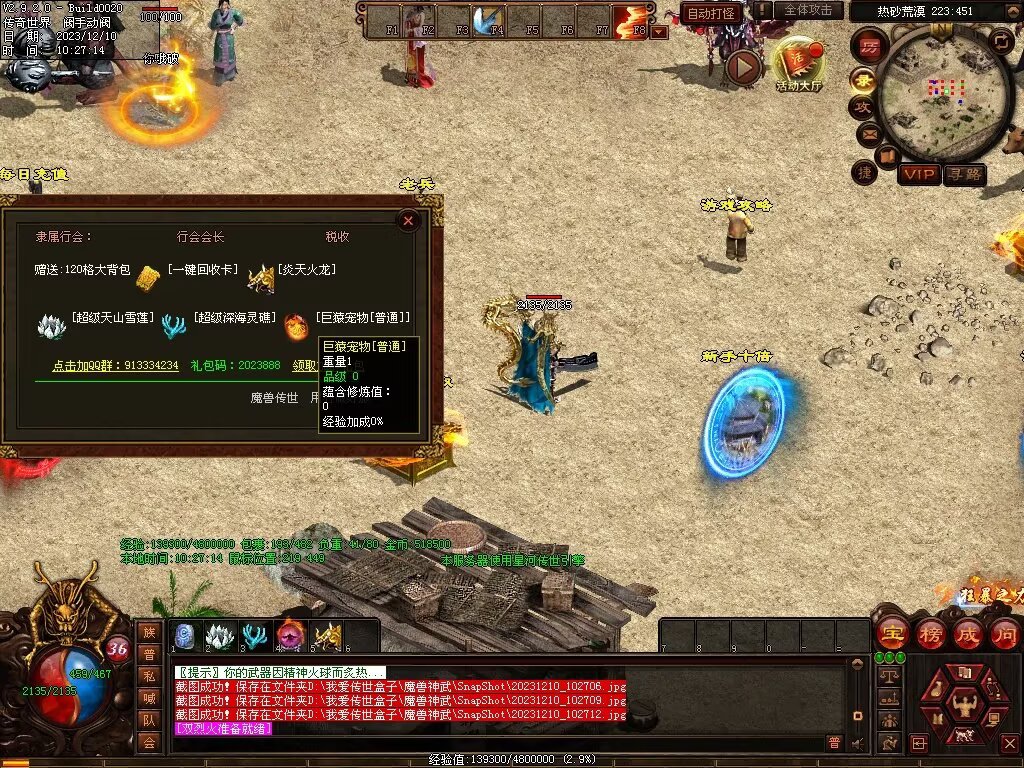Toggle the 自动打怪 auto-fight button
Screen dimensions: 1024x768
point(711,13)
